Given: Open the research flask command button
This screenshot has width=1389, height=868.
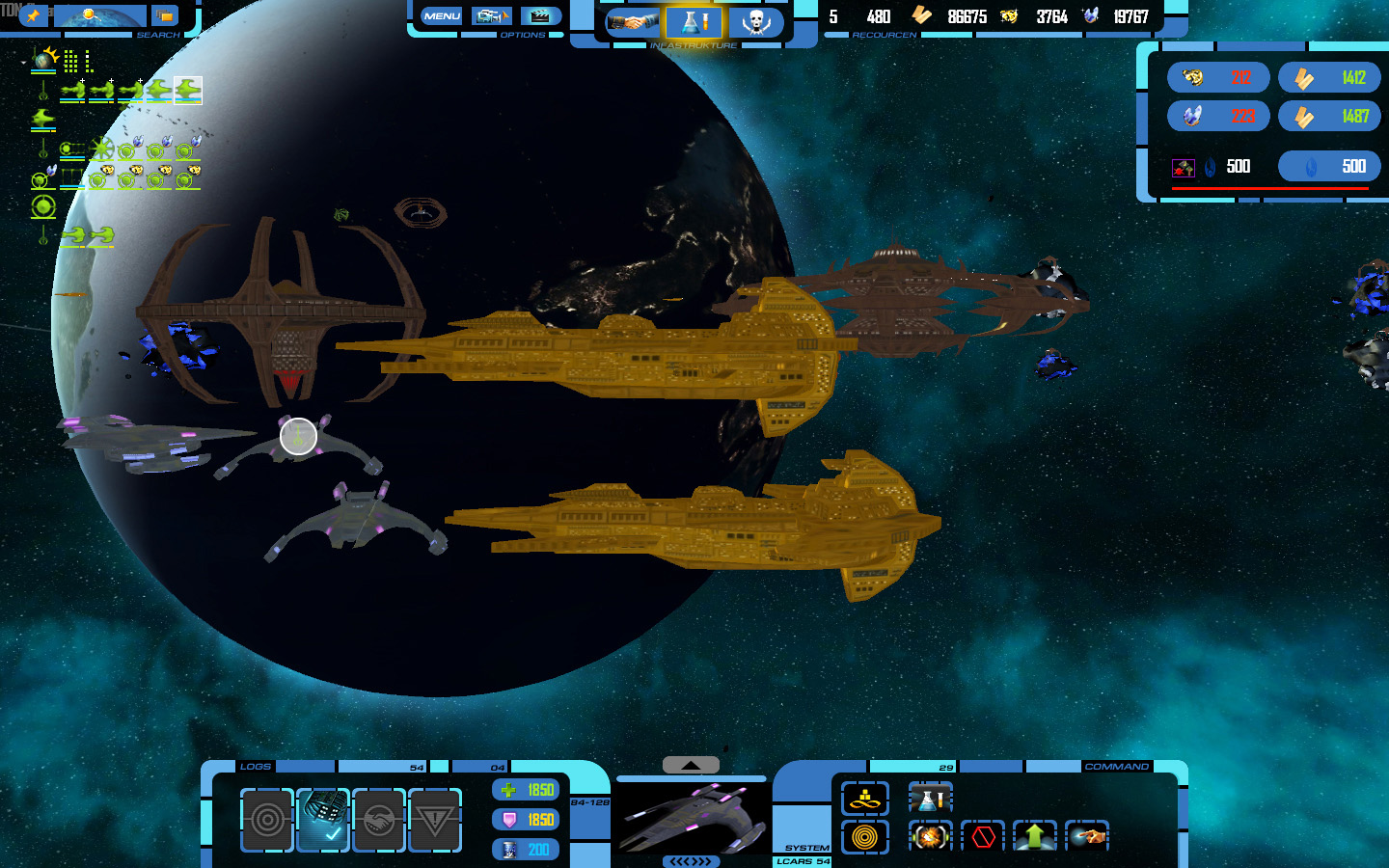Looking at the screenshot, I should [930, 799].
